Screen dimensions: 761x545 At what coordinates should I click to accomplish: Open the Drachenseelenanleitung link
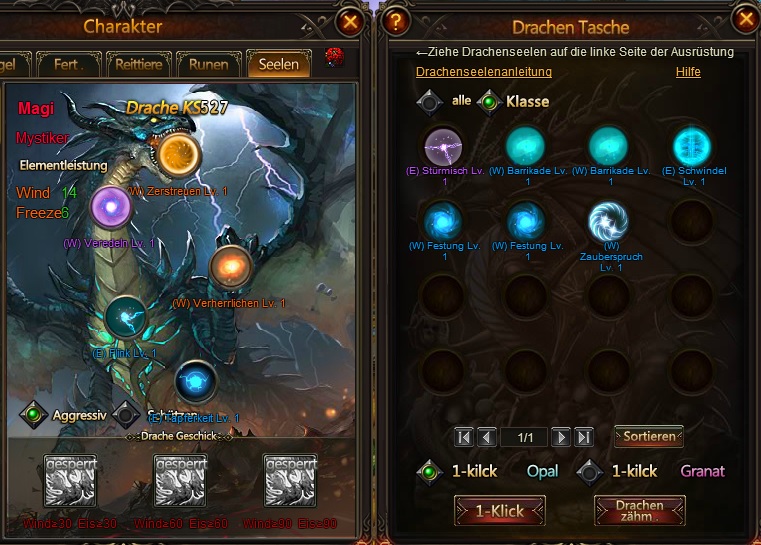pyautogui.click(x=483, y=72)
